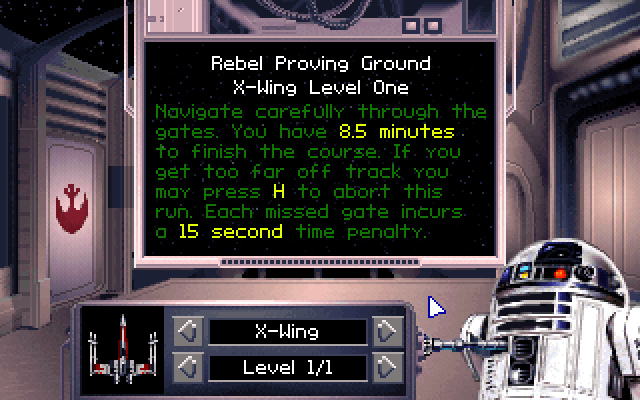Select the next ship after X-Wing
This screenshot has width=640, height=400.
[387, 331]
